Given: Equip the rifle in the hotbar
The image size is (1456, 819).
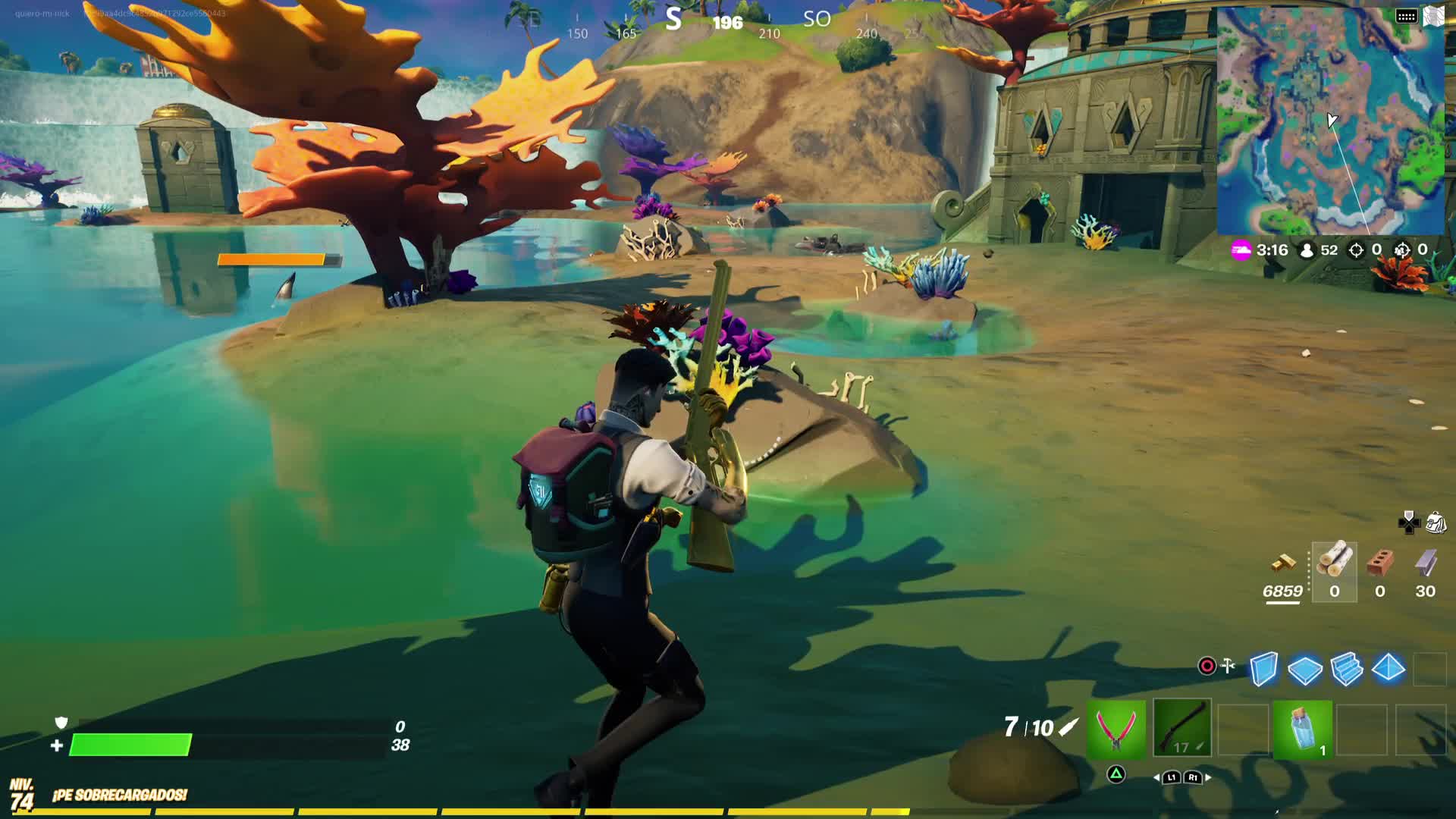Looking at the screenshot, I should point(1181,730).
